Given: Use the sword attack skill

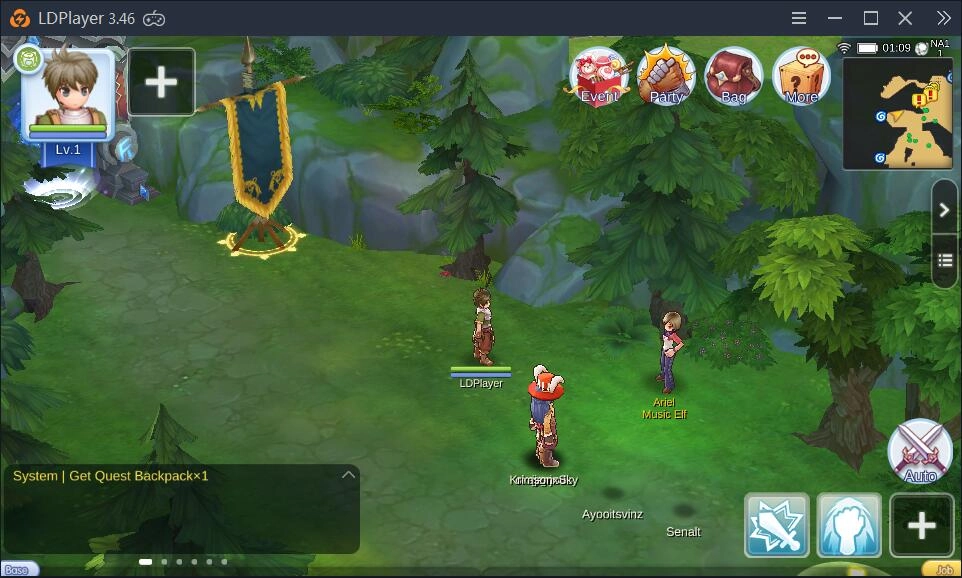Looking at the screenshot, I should [777, 525].
